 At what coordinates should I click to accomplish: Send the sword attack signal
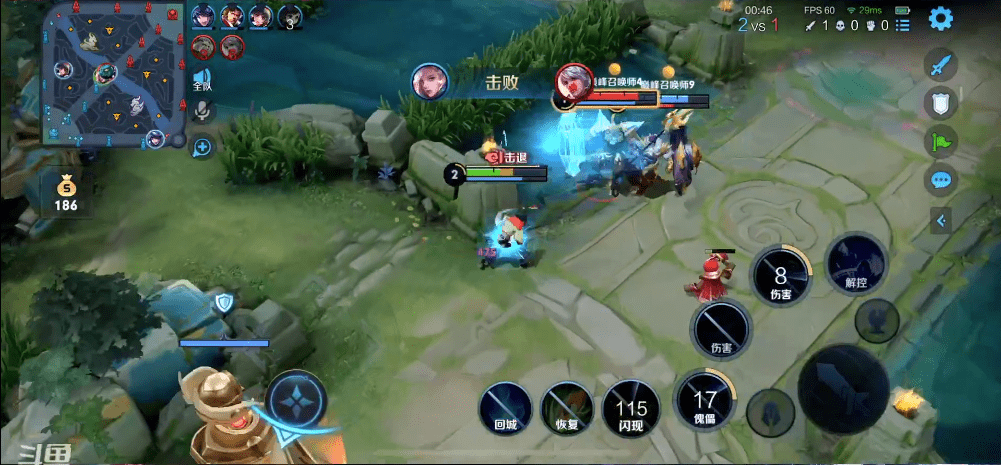(x=939, y=66)
